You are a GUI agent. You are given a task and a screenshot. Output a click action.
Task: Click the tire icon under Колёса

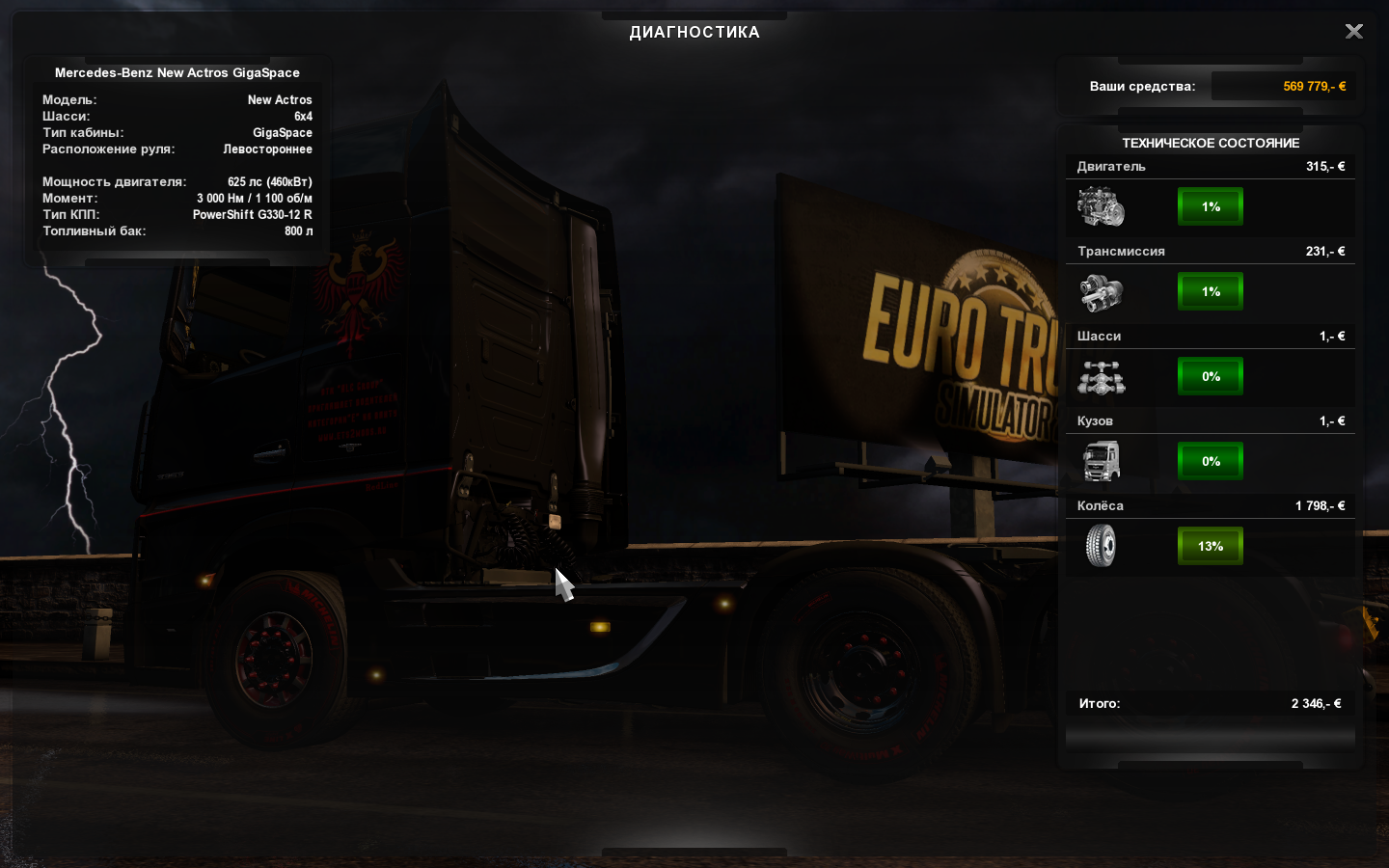tap(1101, 546)
